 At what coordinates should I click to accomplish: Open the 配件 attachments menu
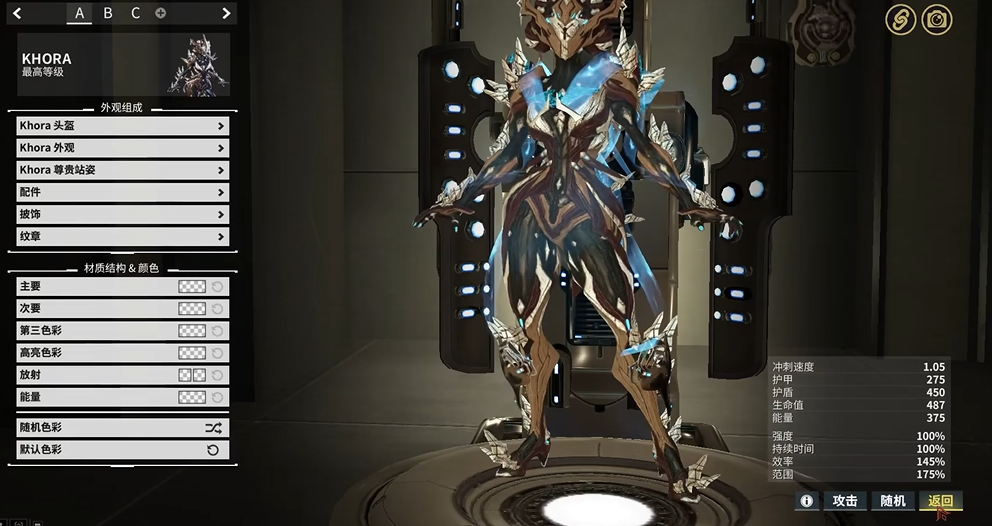pos(123,192)
